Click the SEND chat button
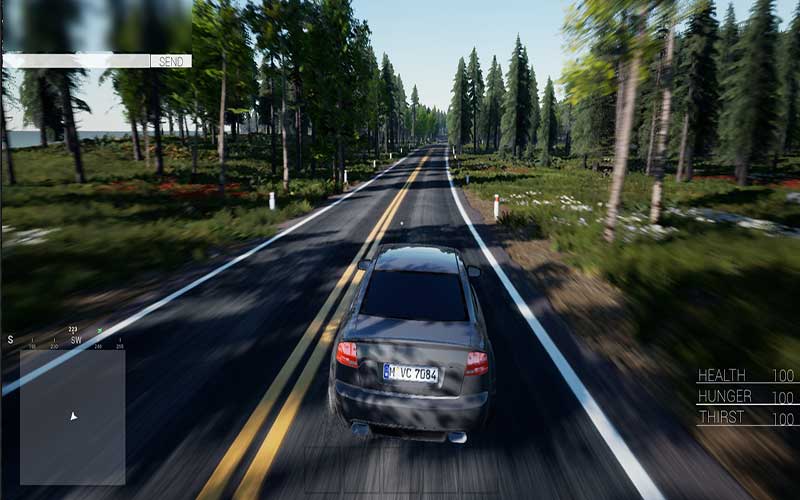The image size is (800, 500). 171,61
